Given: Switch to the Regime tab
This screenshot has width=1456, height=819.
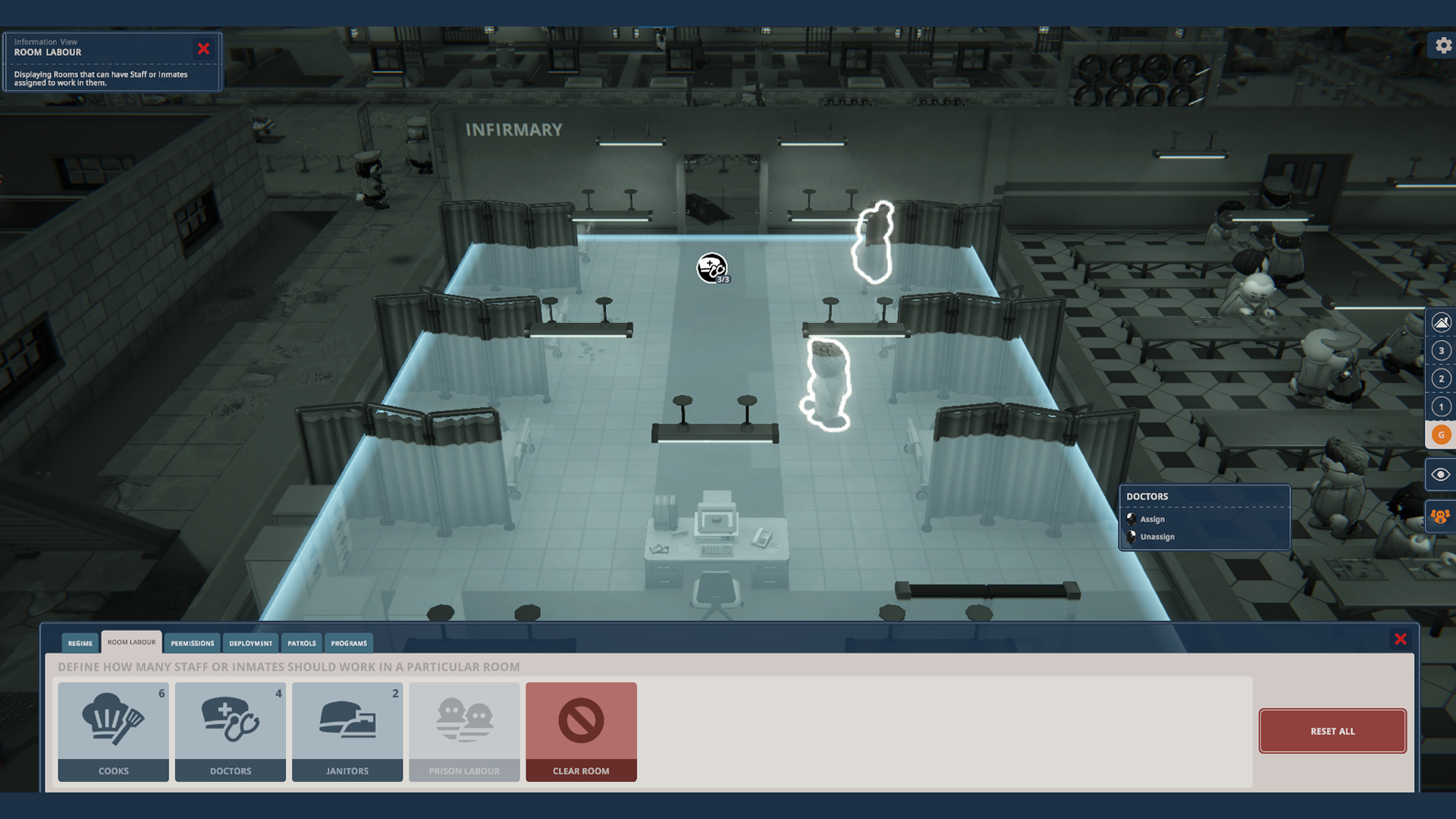Looking at the screenshot, I should [x=79, y=642].
